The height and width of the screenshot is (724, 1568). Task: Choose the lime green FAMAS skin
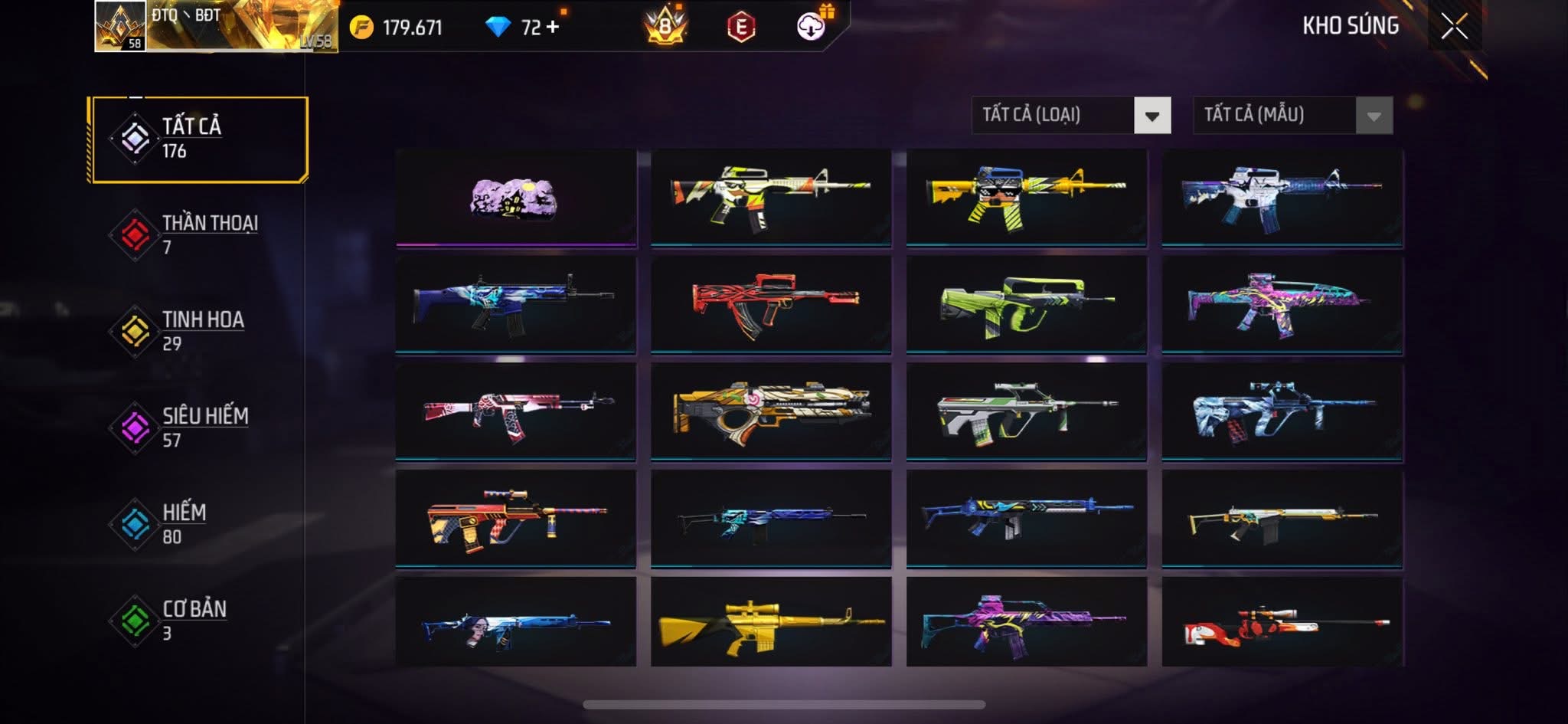pyautogui.click(x=1026, y=305)
